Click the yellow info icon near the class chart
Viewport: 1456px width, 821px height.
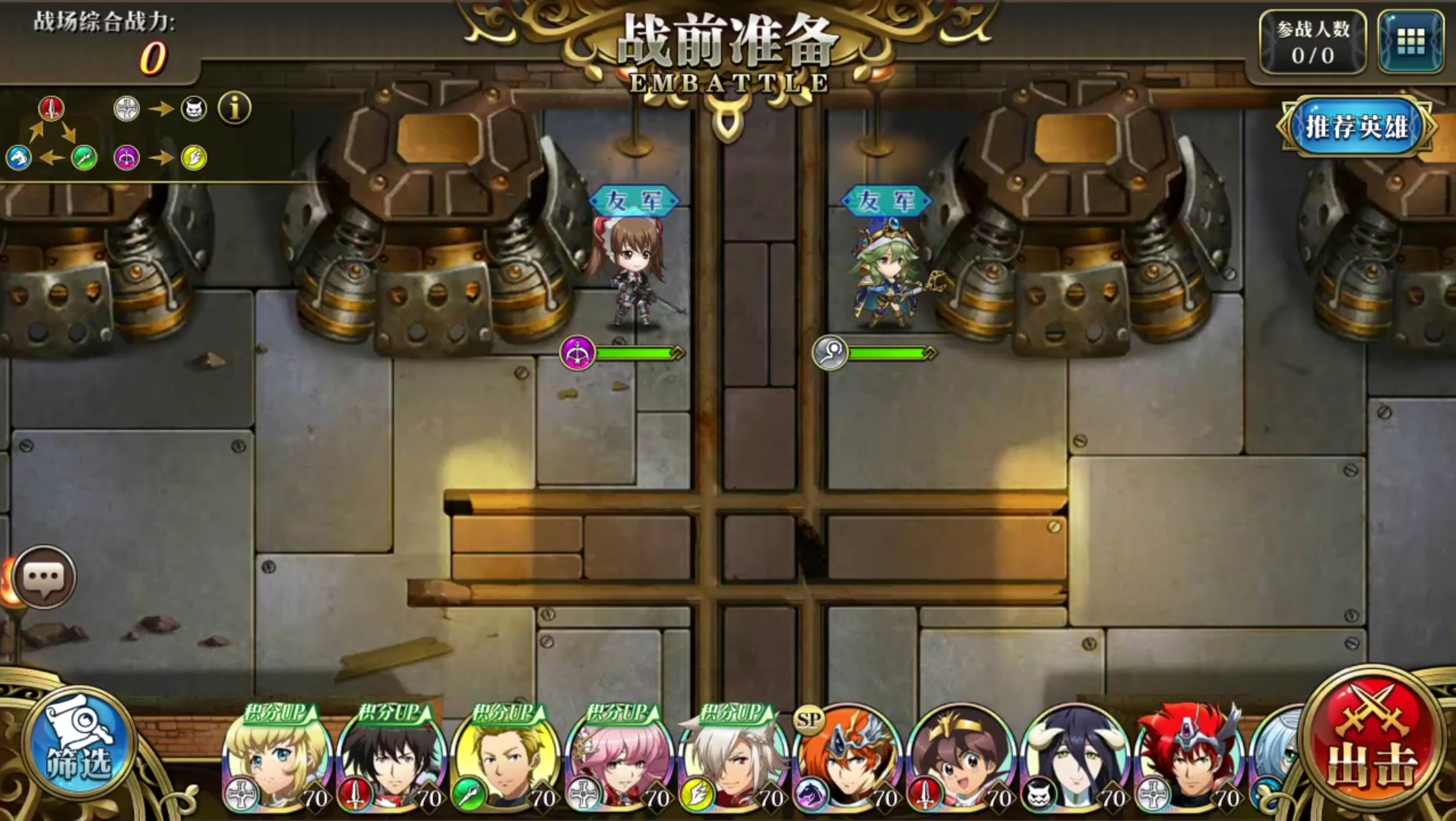tap(236, 107)
